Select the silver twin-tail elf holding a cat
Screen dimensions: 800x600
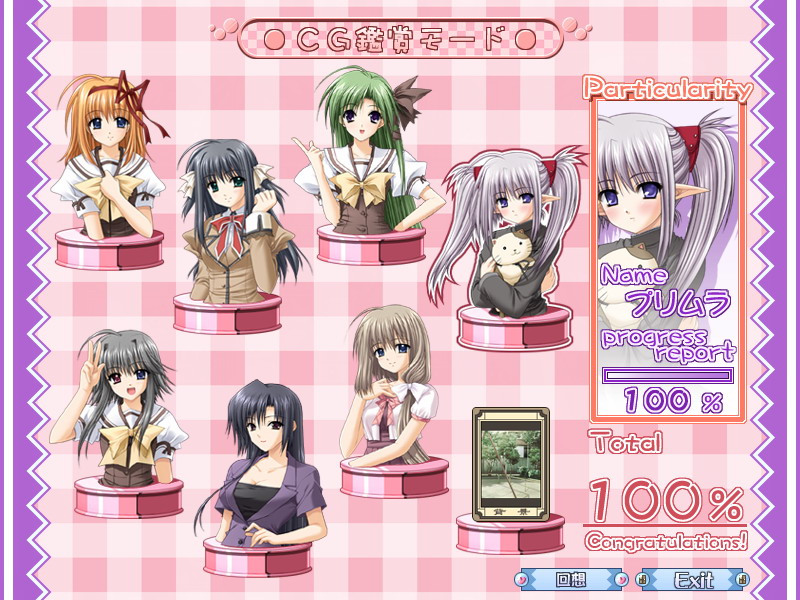click(x=505, y=240)
